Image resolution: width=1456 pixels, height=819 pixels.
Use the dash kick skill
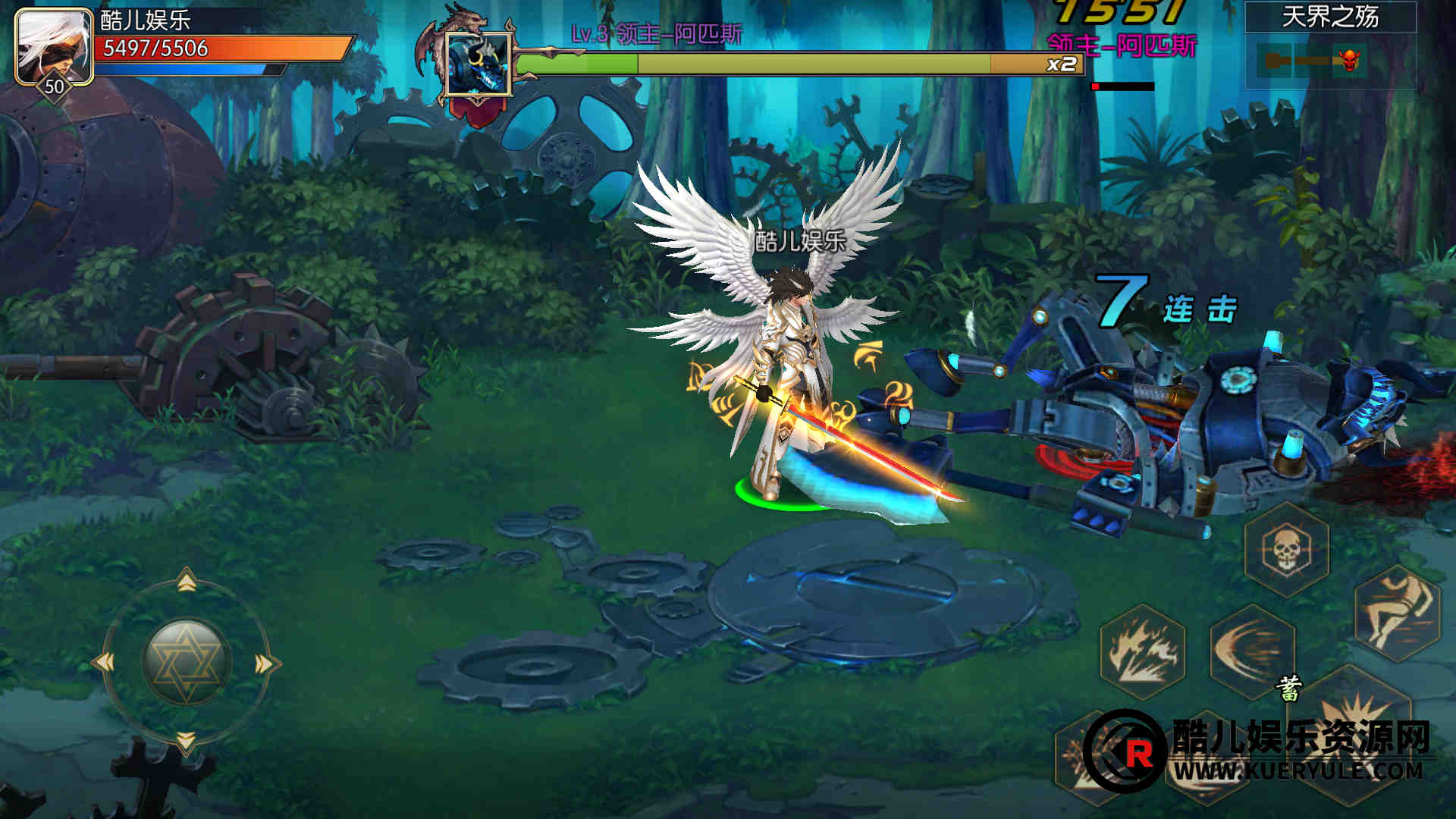[1397, 613]
